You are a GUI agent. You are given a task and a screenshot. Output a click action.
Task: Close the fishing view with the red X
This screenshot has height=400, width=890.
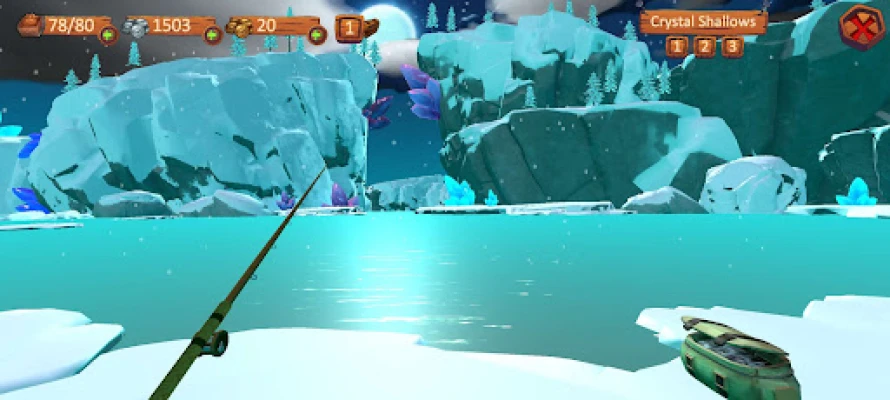[857, 27]
